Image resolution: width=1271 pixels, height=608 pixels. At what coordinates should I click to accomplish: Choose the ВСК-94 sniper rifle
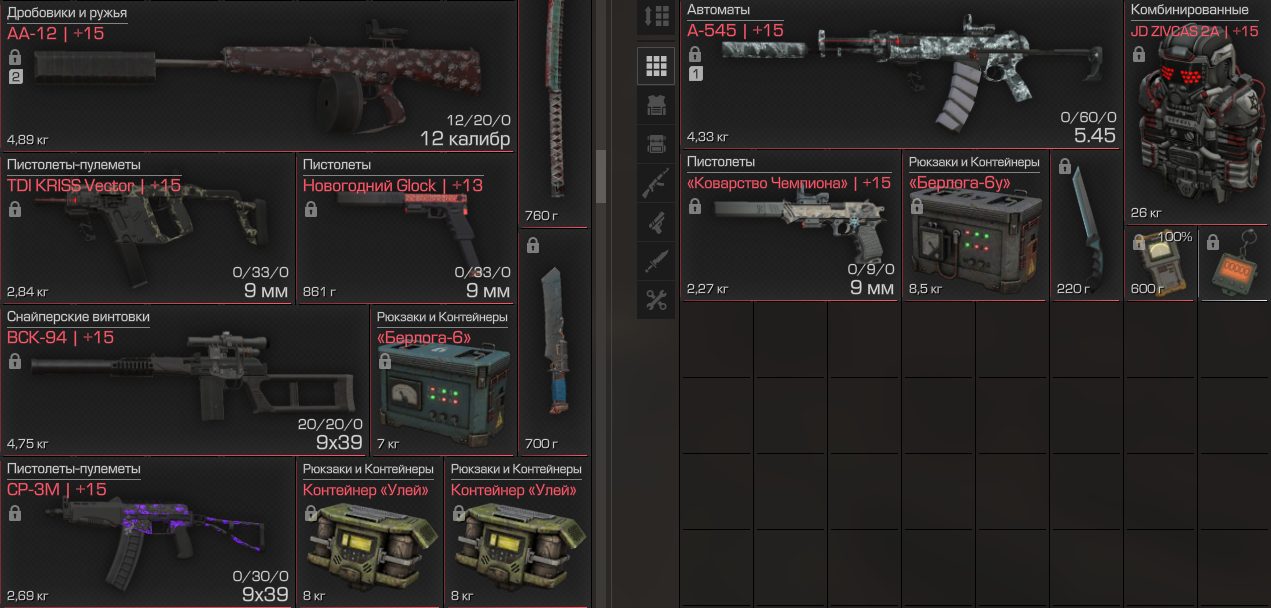pyautogui.click(x=185, y=380)
